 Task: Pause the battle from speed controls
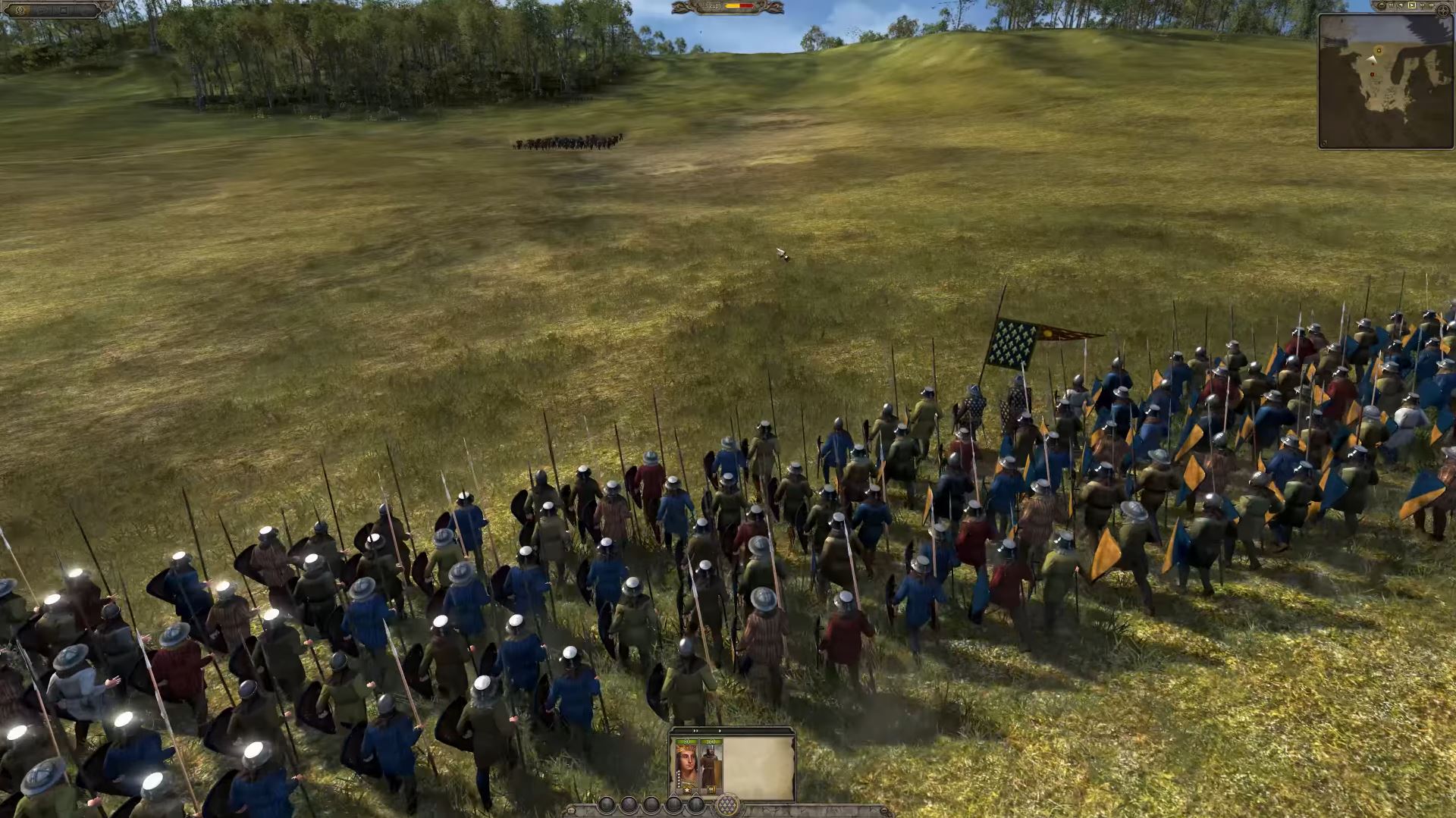[1391, 5]
